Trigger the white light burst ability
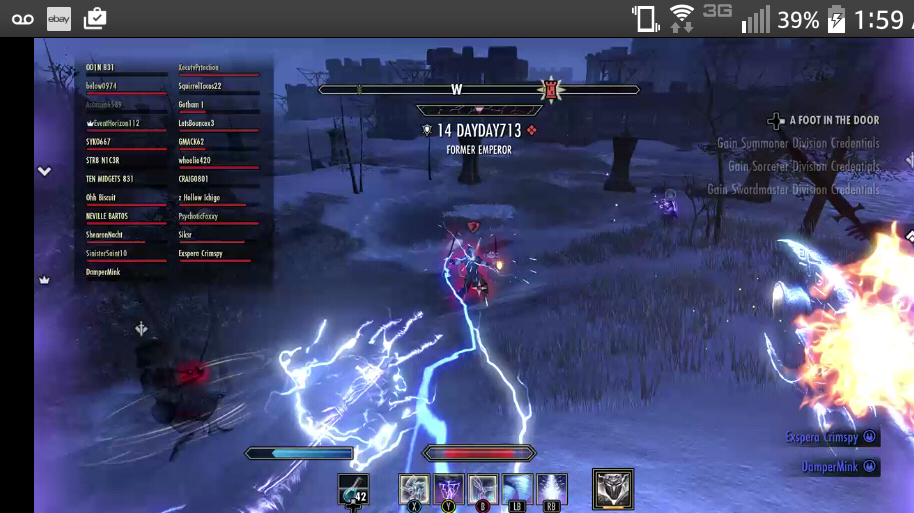This screenshot has height=513, width=914. click(x=552, y=489)
